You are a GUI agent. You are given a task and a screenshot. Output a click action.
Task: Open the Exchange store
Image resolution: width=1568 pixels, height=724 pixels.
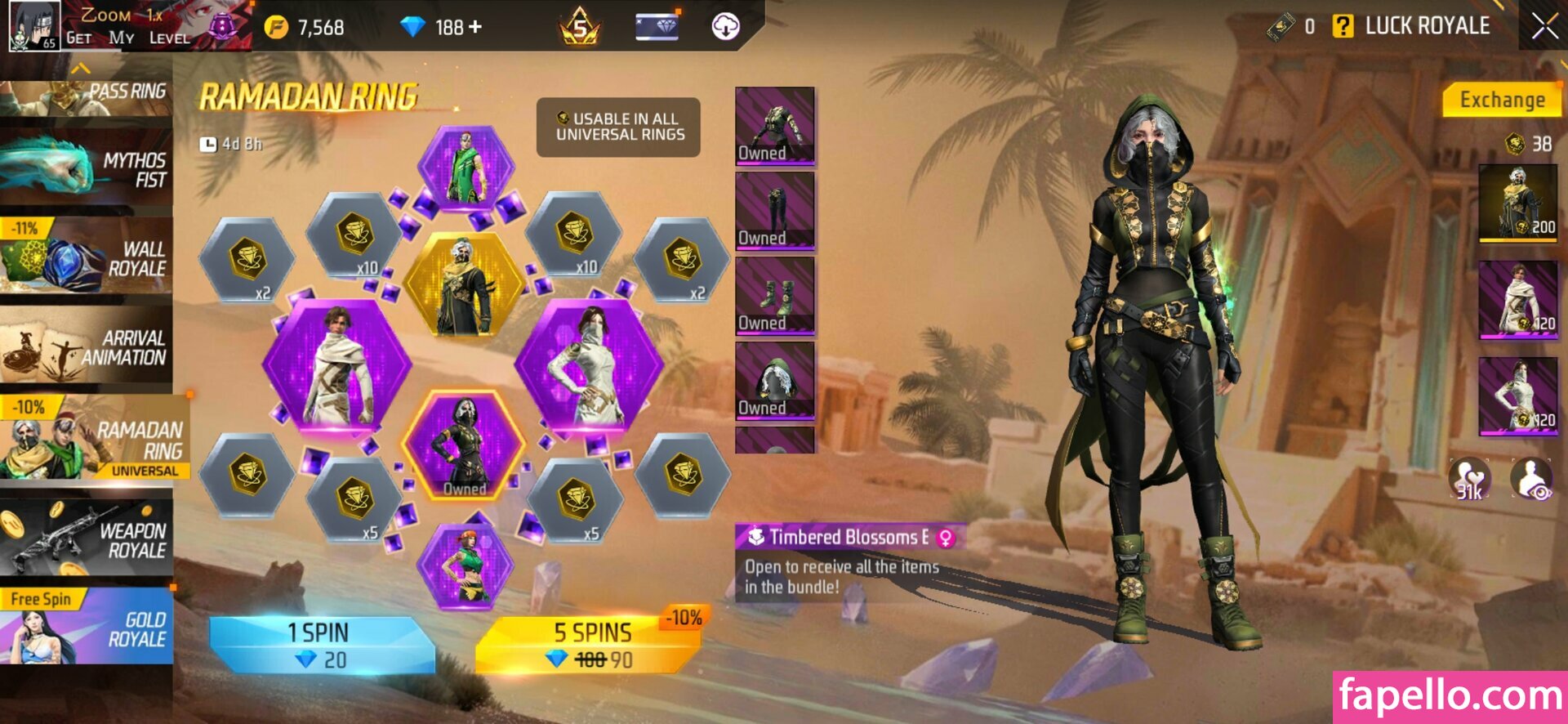click(1501, 100)
